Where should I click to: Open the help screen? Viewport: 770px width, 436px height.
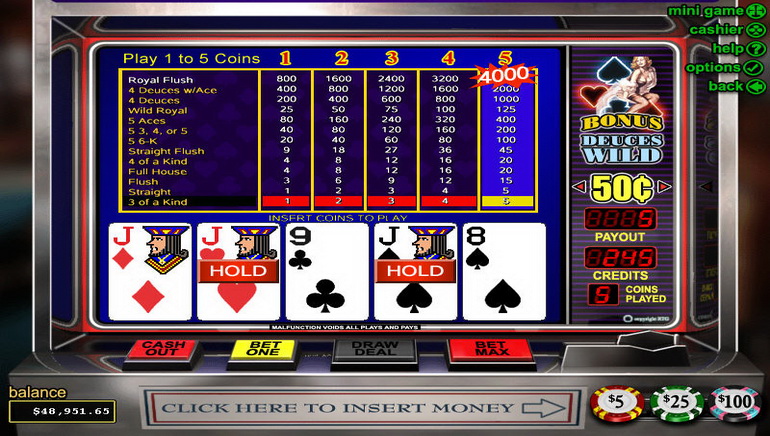[735, 48]
